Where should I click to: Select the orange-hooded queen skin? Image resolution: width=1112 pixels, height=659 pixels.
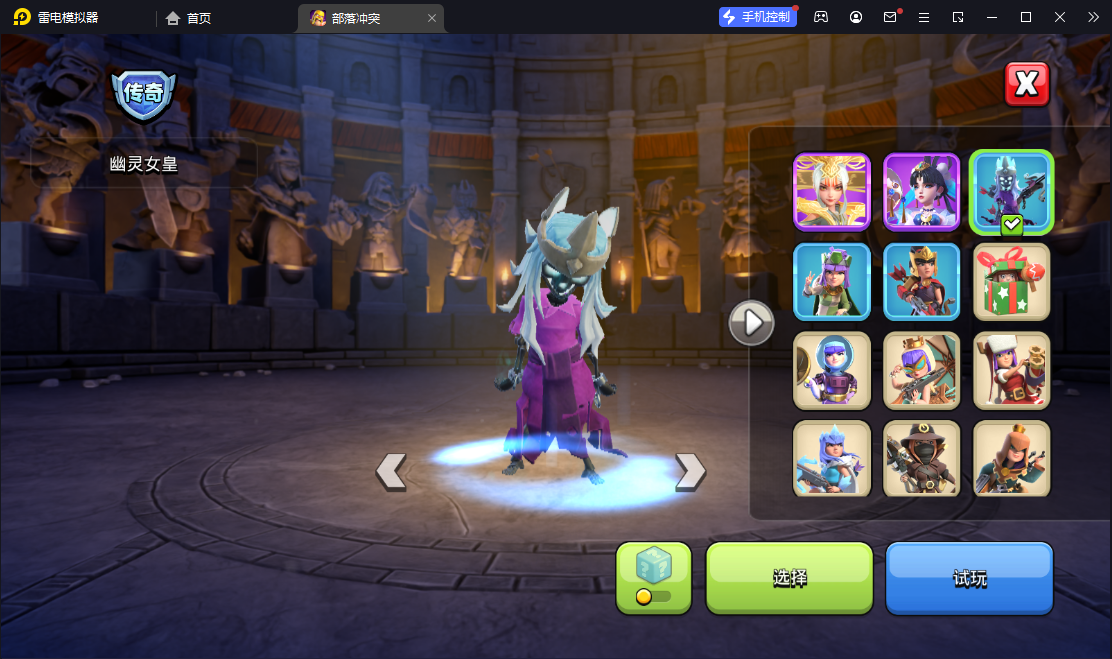pos(1011,459)
